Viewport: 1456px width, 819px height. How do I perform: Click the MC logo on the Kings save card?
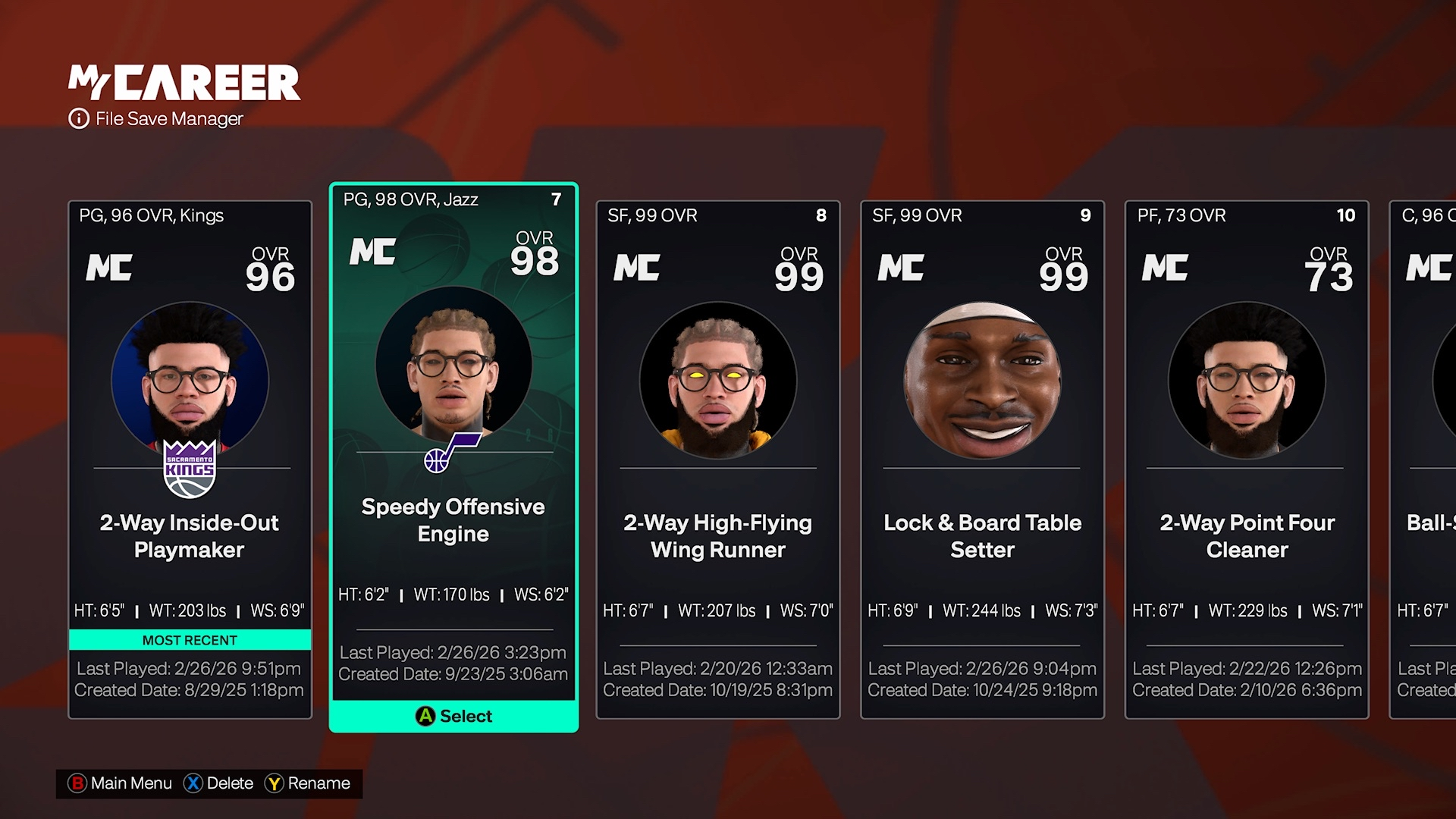(109, 268)
